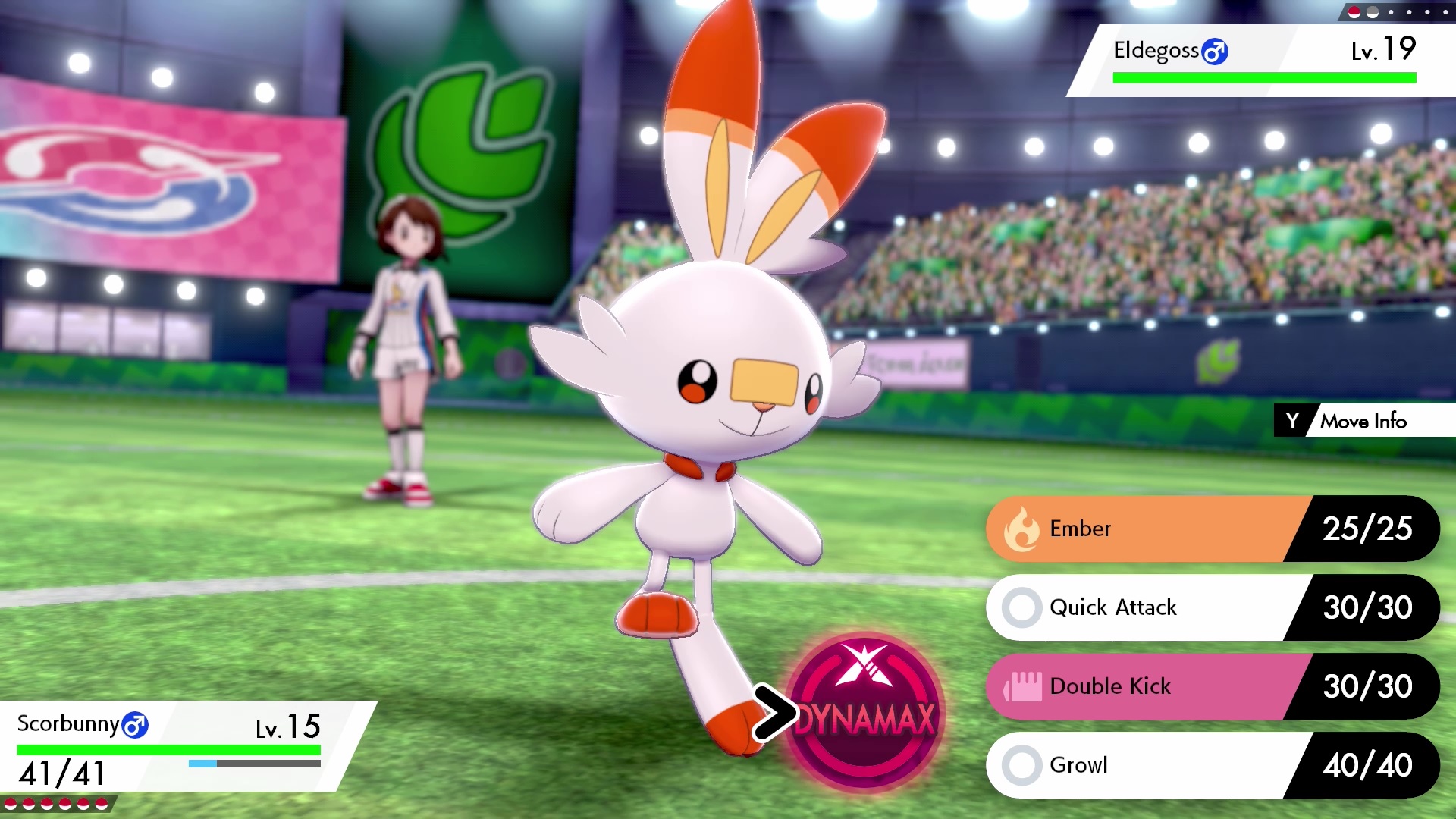Click the first Poke Ball in Scorbunny's party tray
The image size is (1456, 819).
click(x=11, y=804)
